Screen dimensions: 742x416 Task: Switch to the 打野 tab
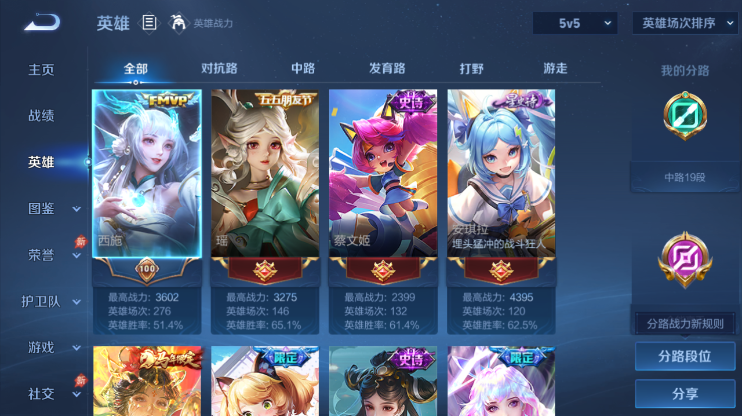click(x=471, y=69)
